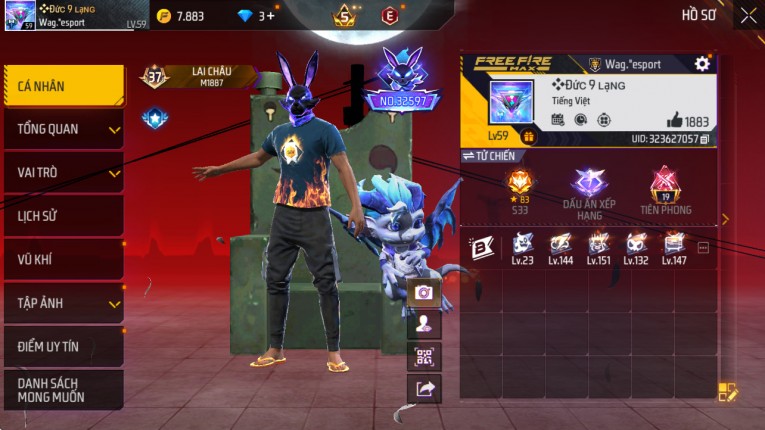Show the VŨ KHÍ tab

click(64, 260)
